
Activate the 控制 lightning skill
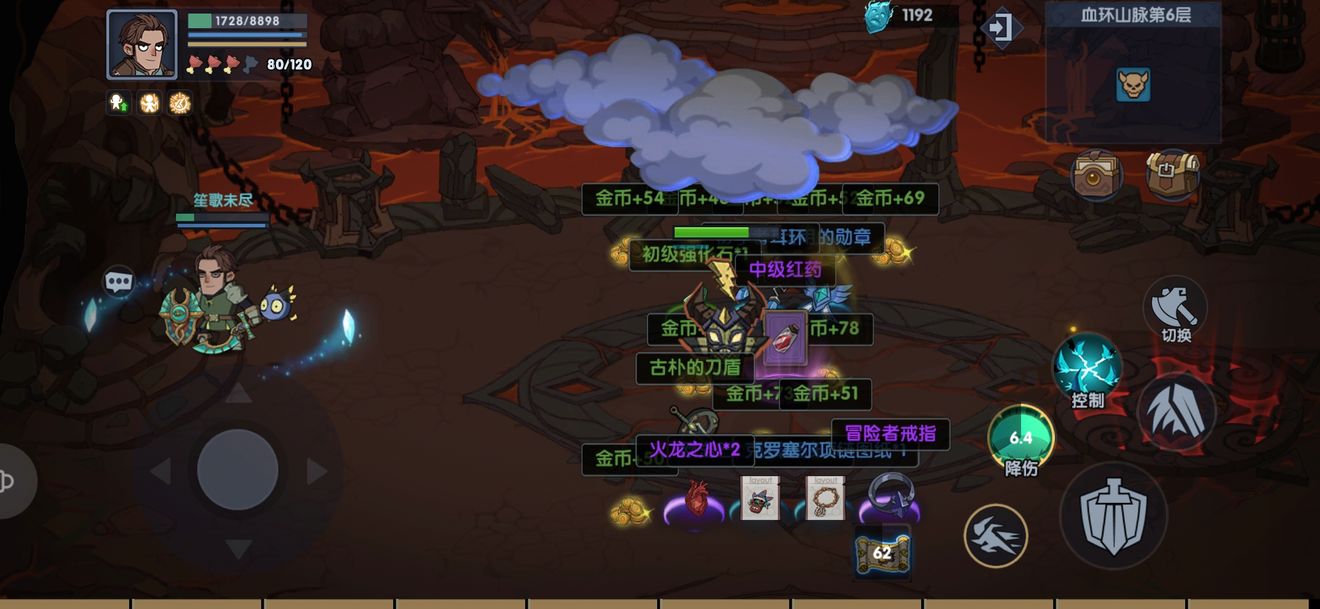click(x=1087, y=367)
